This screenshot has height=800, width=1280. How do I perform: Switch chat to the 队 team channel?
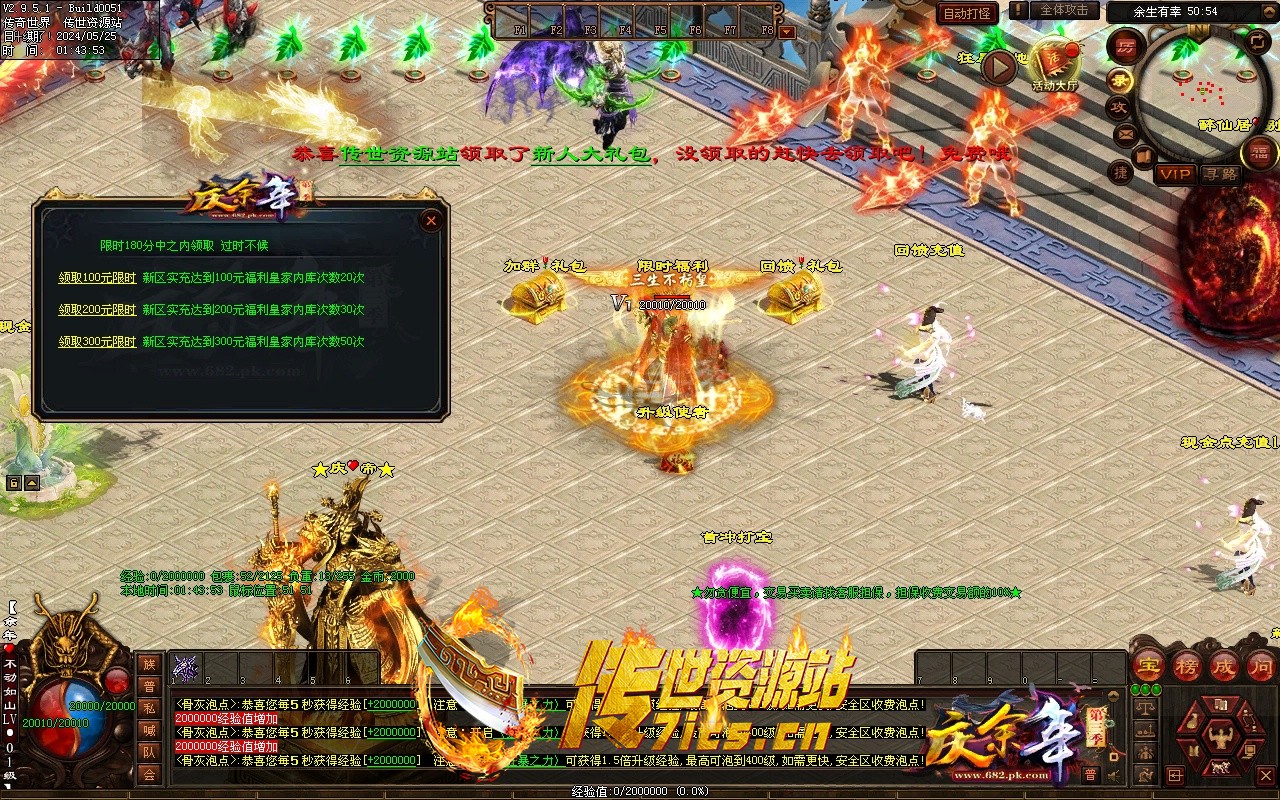pyautogui.click(x=149, y=752)
